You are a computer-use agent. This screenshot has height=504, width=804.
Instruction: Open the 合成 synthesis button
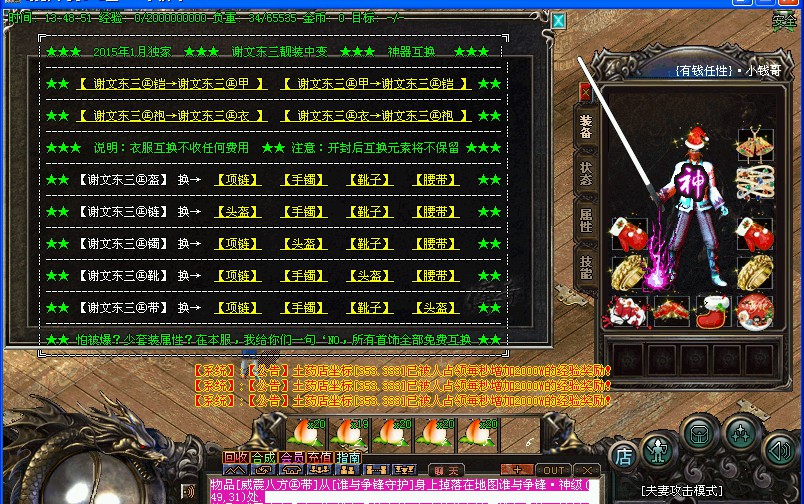tap(264, 458)
